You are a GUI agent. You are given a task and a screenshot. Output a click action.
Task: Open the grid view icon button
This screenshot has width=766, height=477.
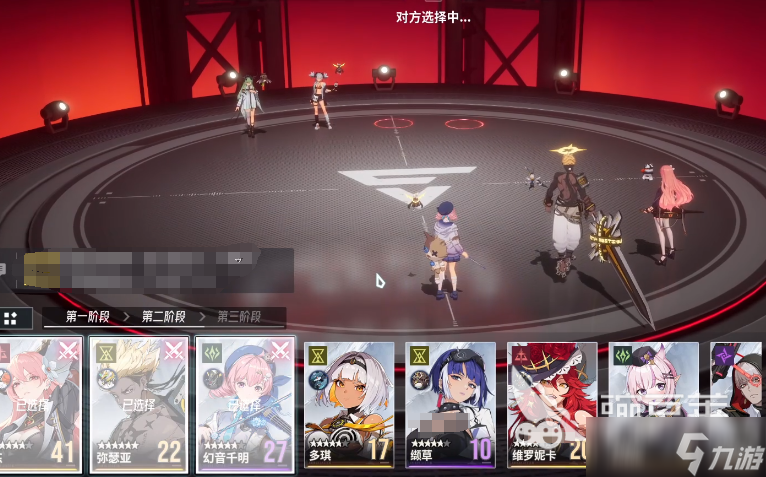(x=11, y=318)
